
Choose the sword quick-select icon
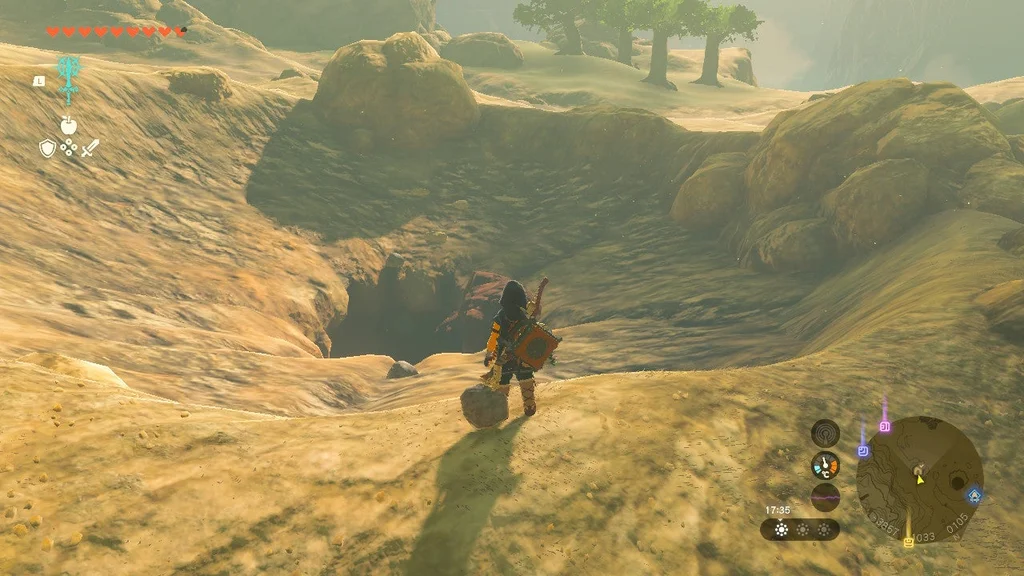[91, 148]
